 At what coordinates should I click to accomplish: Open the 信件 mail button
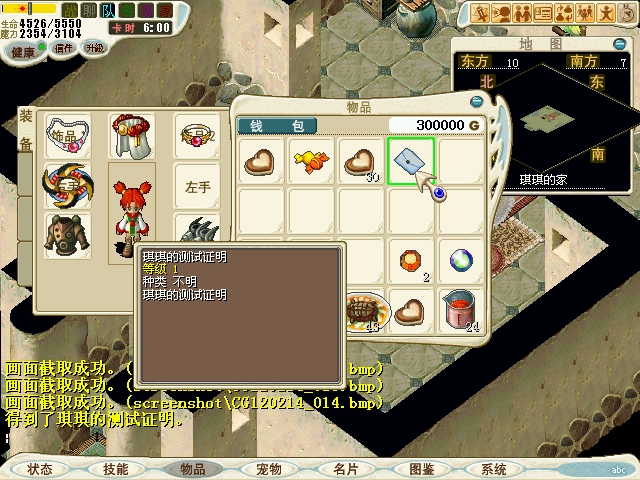pos(64,47)
